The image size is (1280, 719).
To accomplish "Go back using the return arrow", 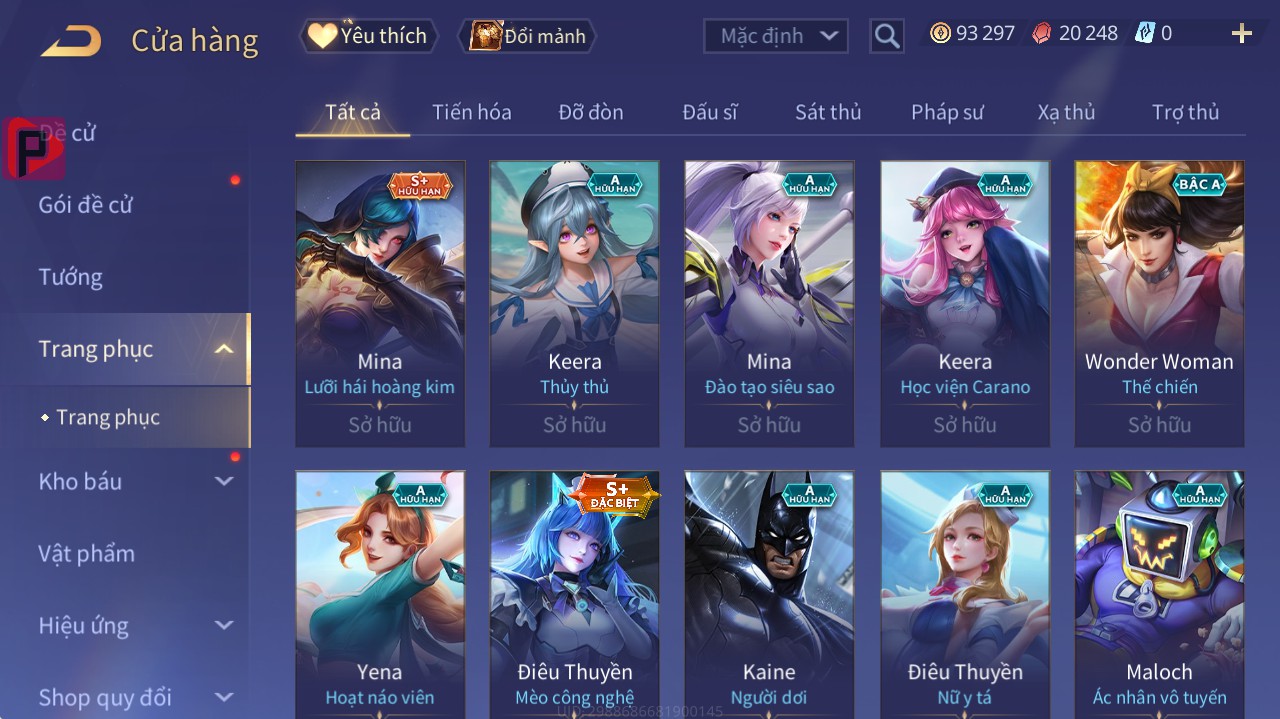I will (x=71, y=41).
